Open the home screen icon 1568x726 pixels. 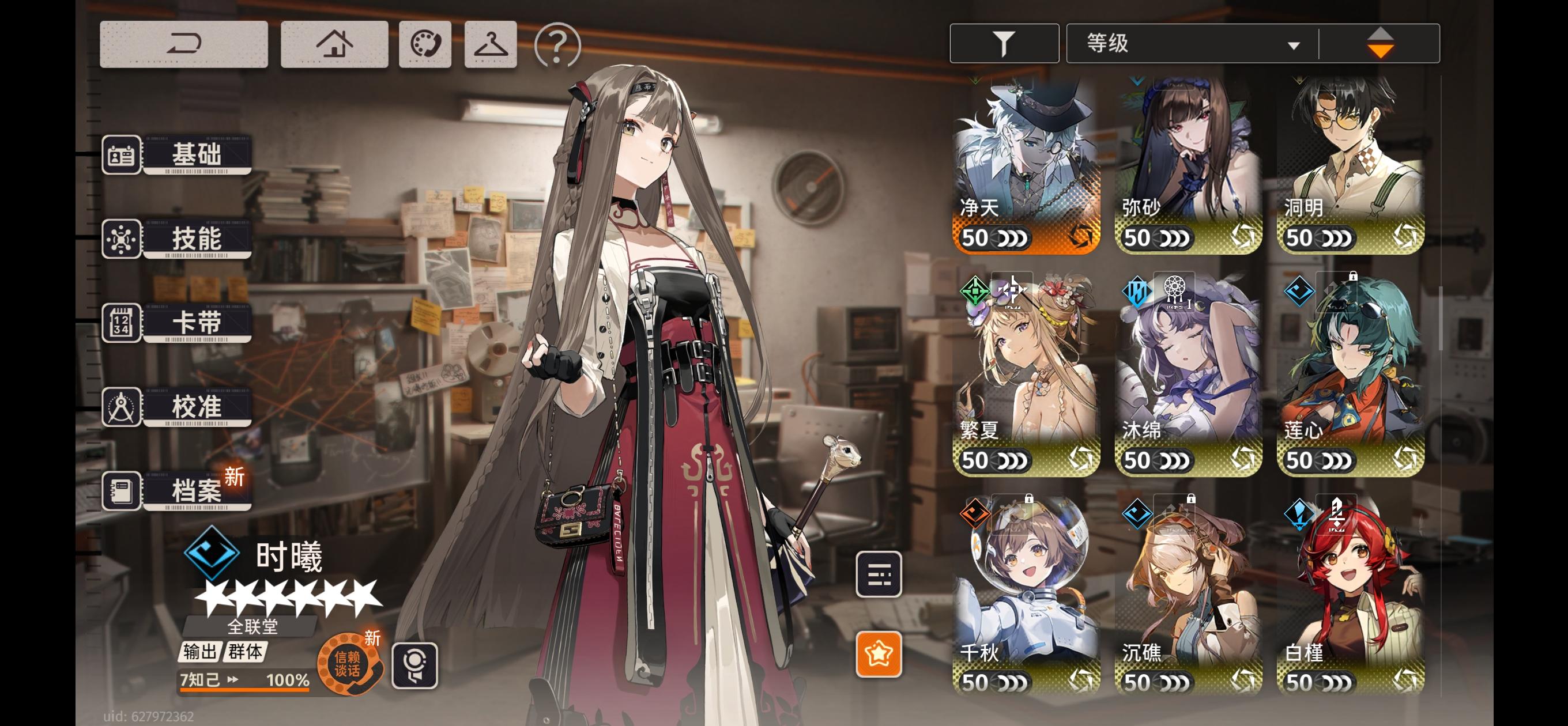[336, 44]
